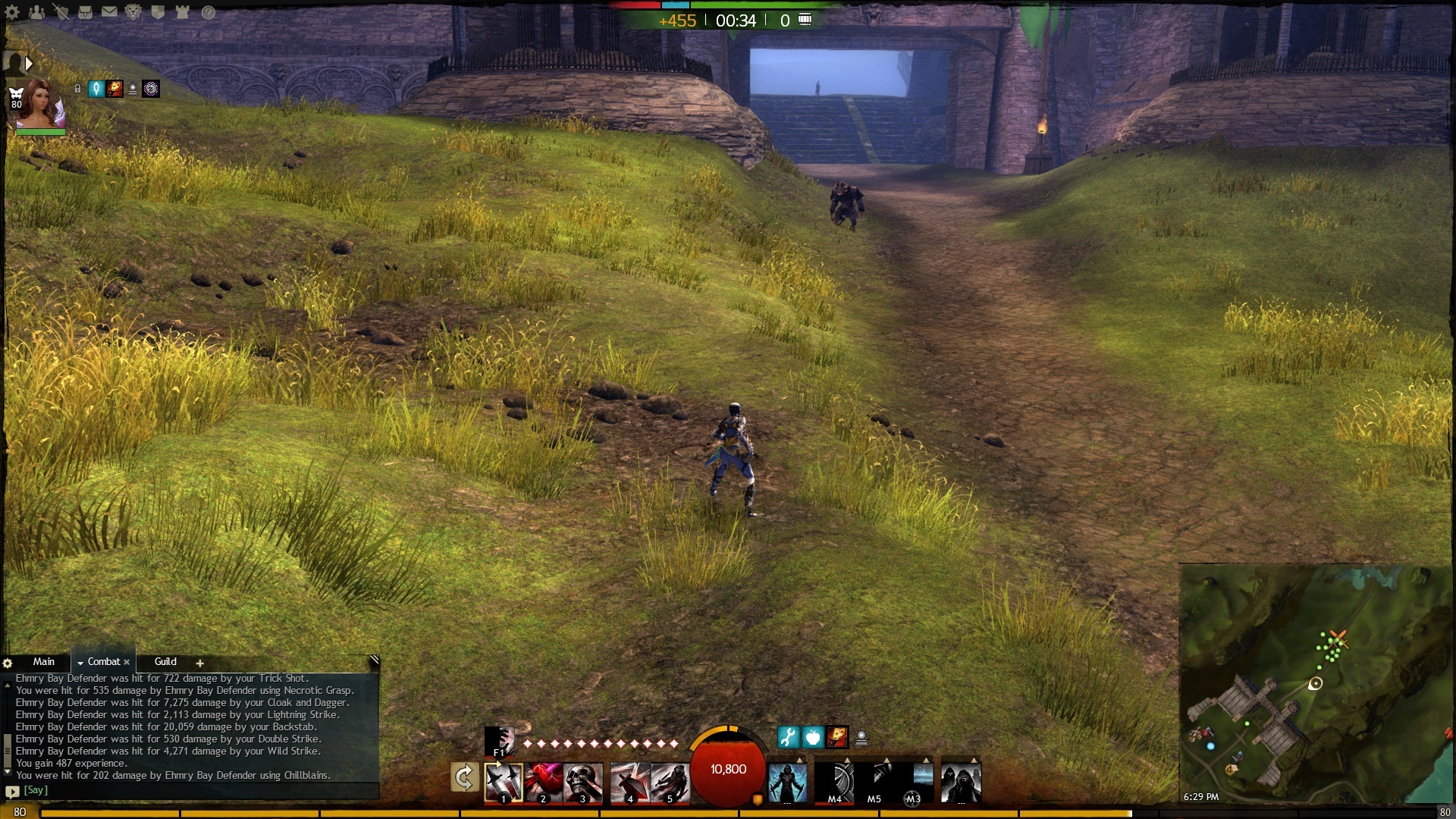1456x819 pixels.
Task: Open the World vs World castle icon
Action: pos(182,12)
